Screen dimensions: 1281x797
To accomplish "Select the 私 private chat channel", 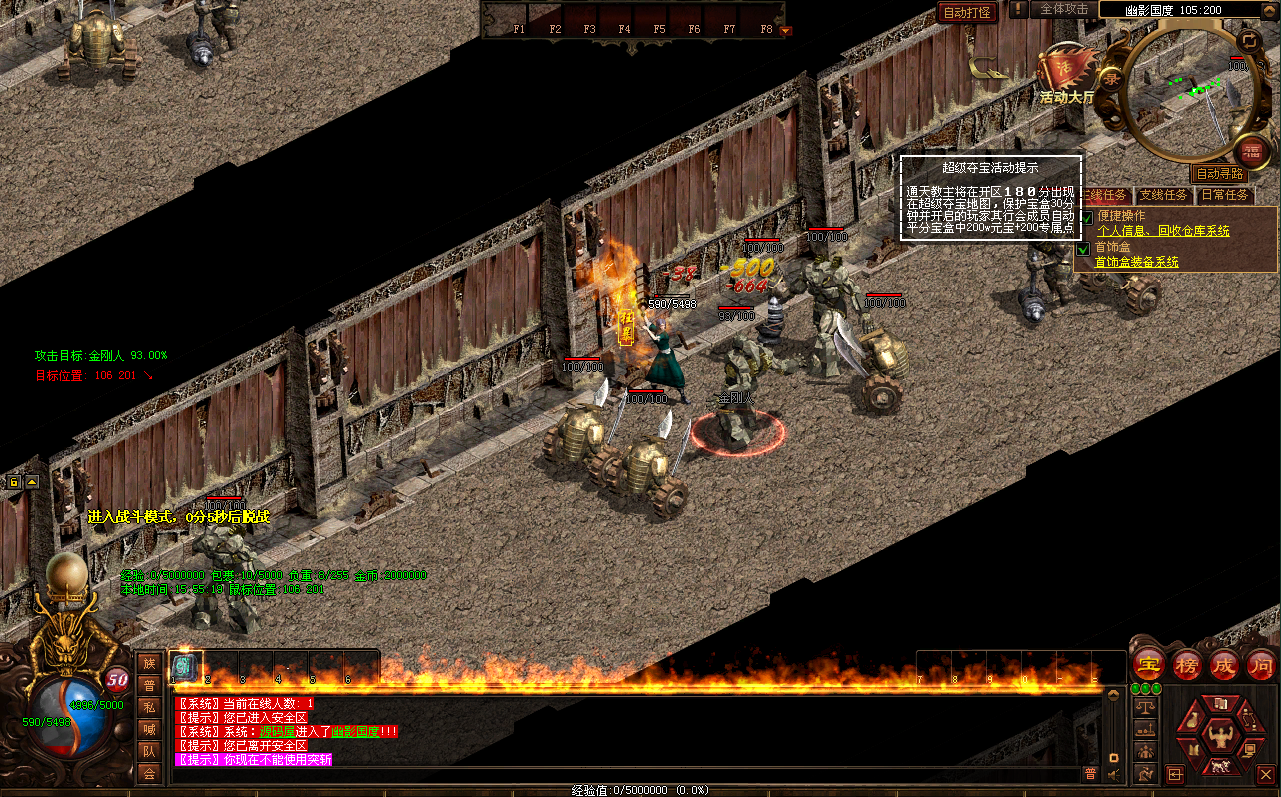I will 149,707.
